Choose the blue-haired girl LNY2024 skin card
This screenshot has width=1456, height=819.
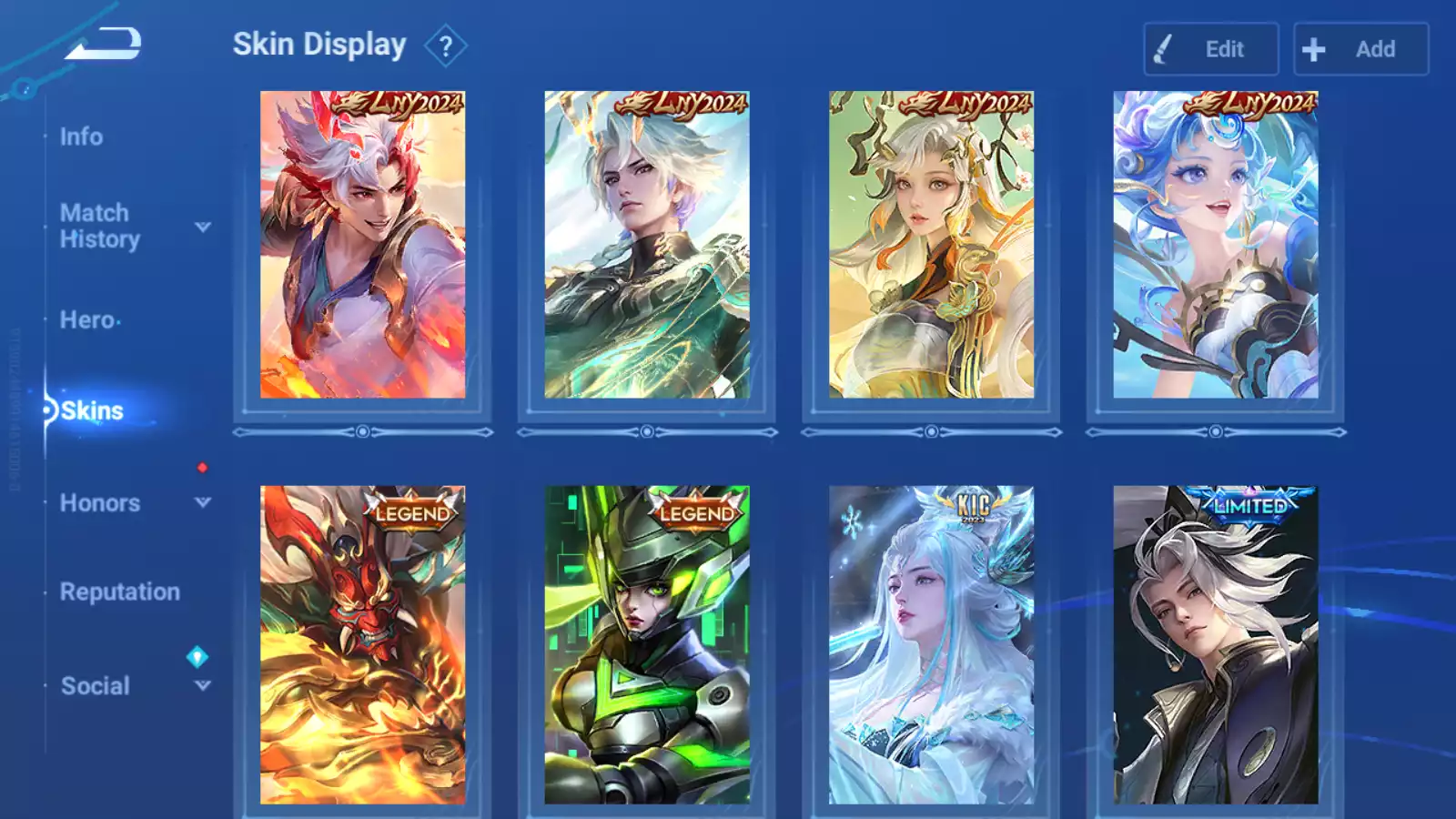(1215, 245)
